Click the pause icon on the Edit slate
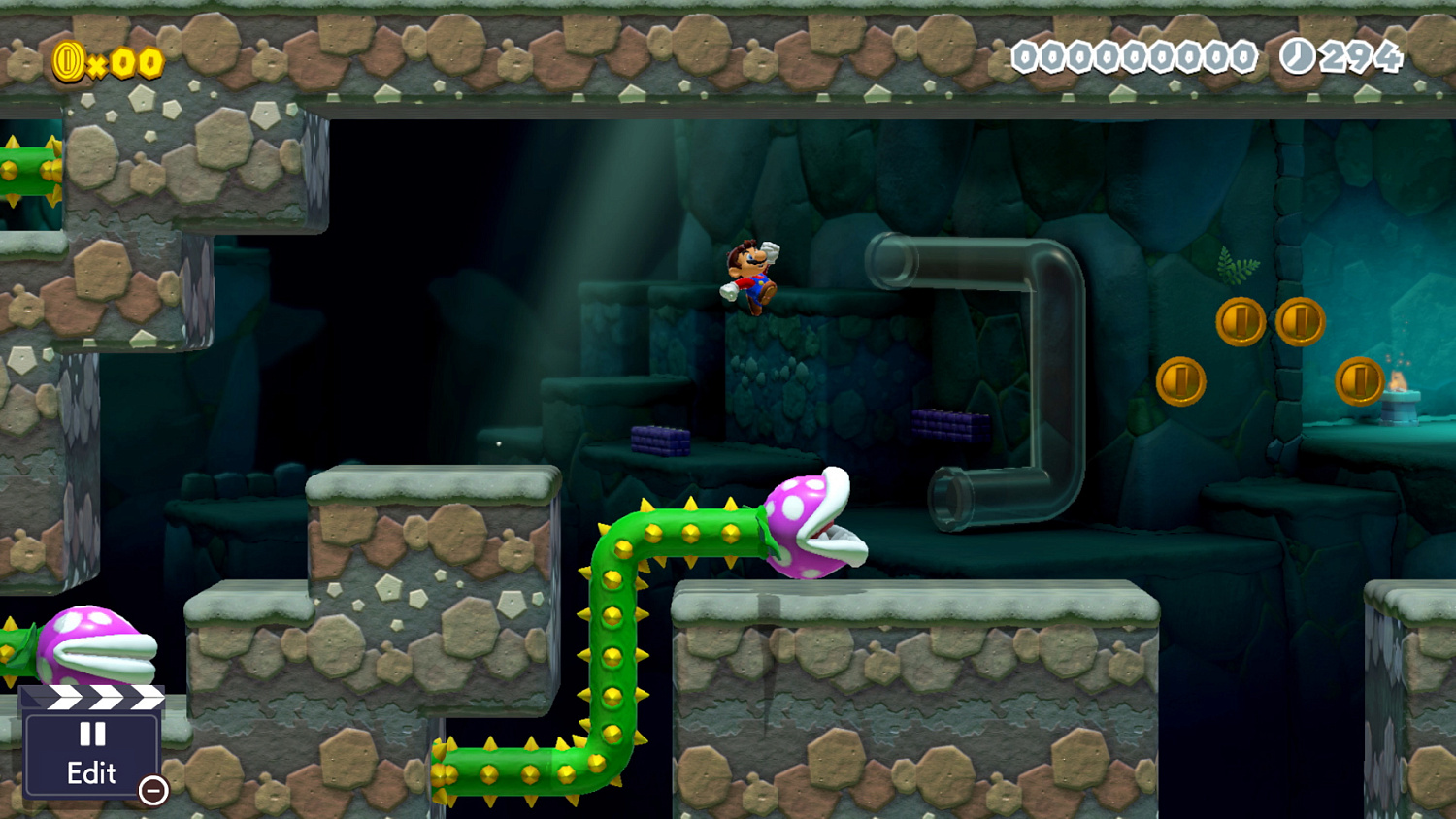Viewport: 1456px width, 819px height. click(x=92, y=735)
